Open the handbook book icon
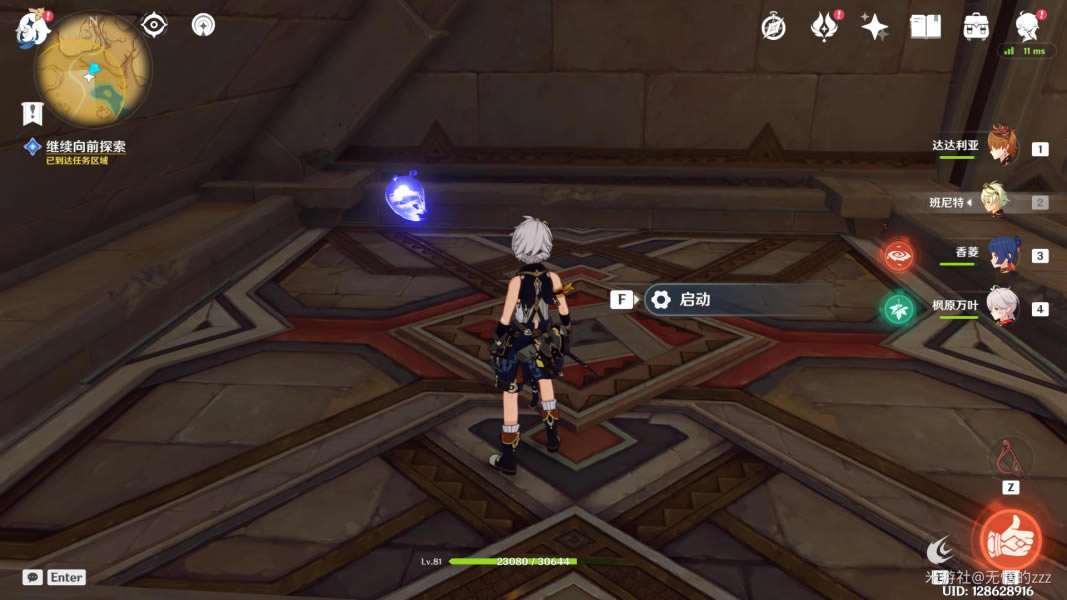The height and width of the screenshot is (600, 1067). pyautogui.click(x=926, y=27)
